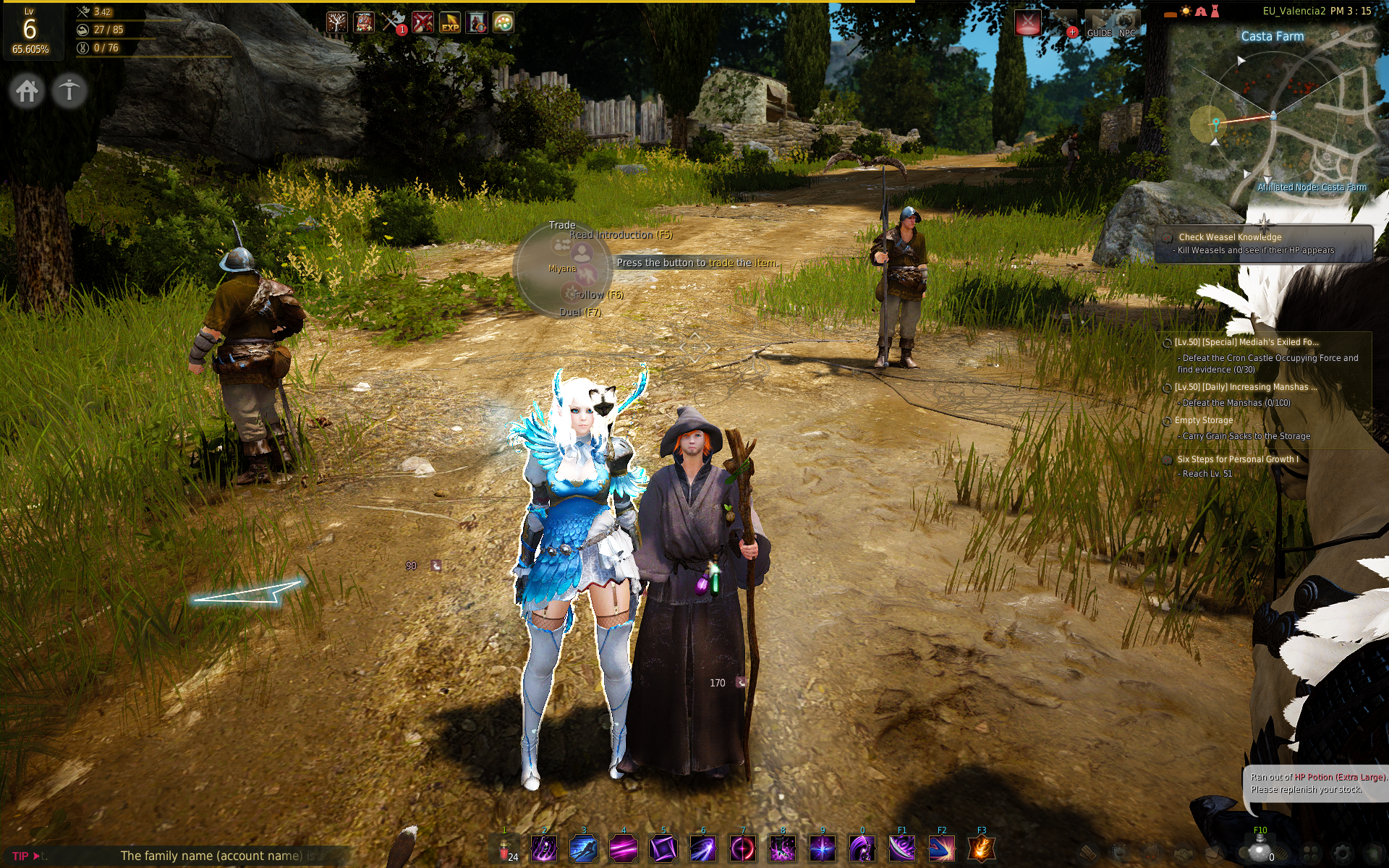Use the HP potion in hotbar slot 1
This screenshot has height=868, width=1389.
coord(504,848)
